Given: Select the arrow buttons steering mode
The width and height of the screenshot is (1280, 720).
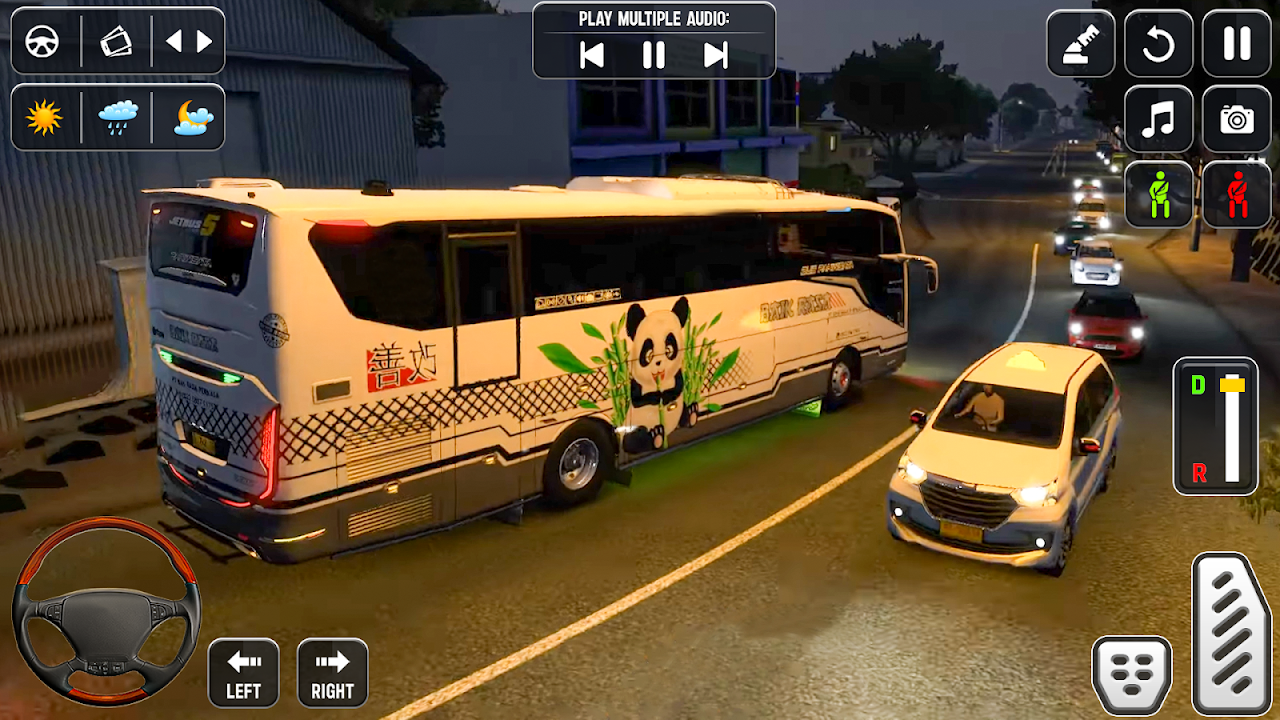Looking at the screenshot, I should 189,41.
